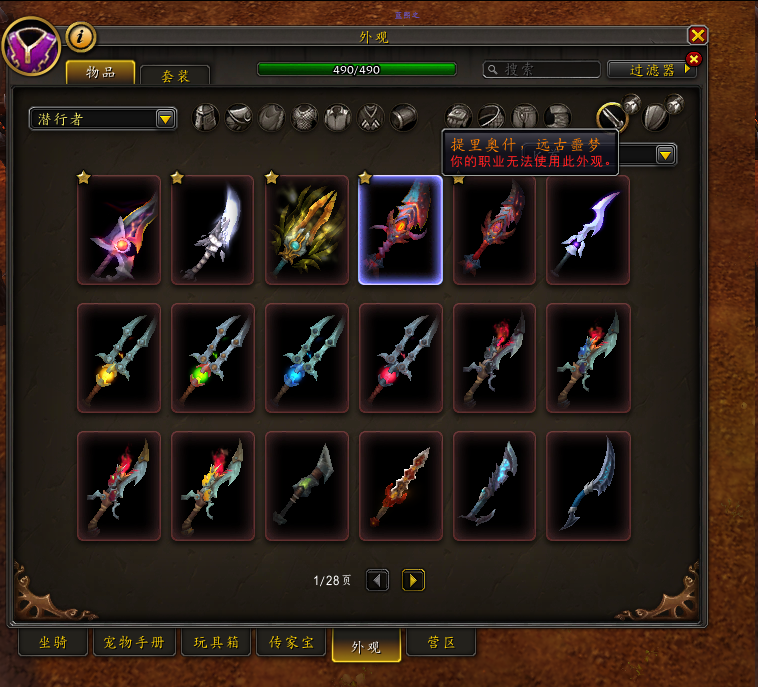Select the shoulder armor slot icon
The width and height of the screenshot is (758, 687).
[x=239, y=118]
